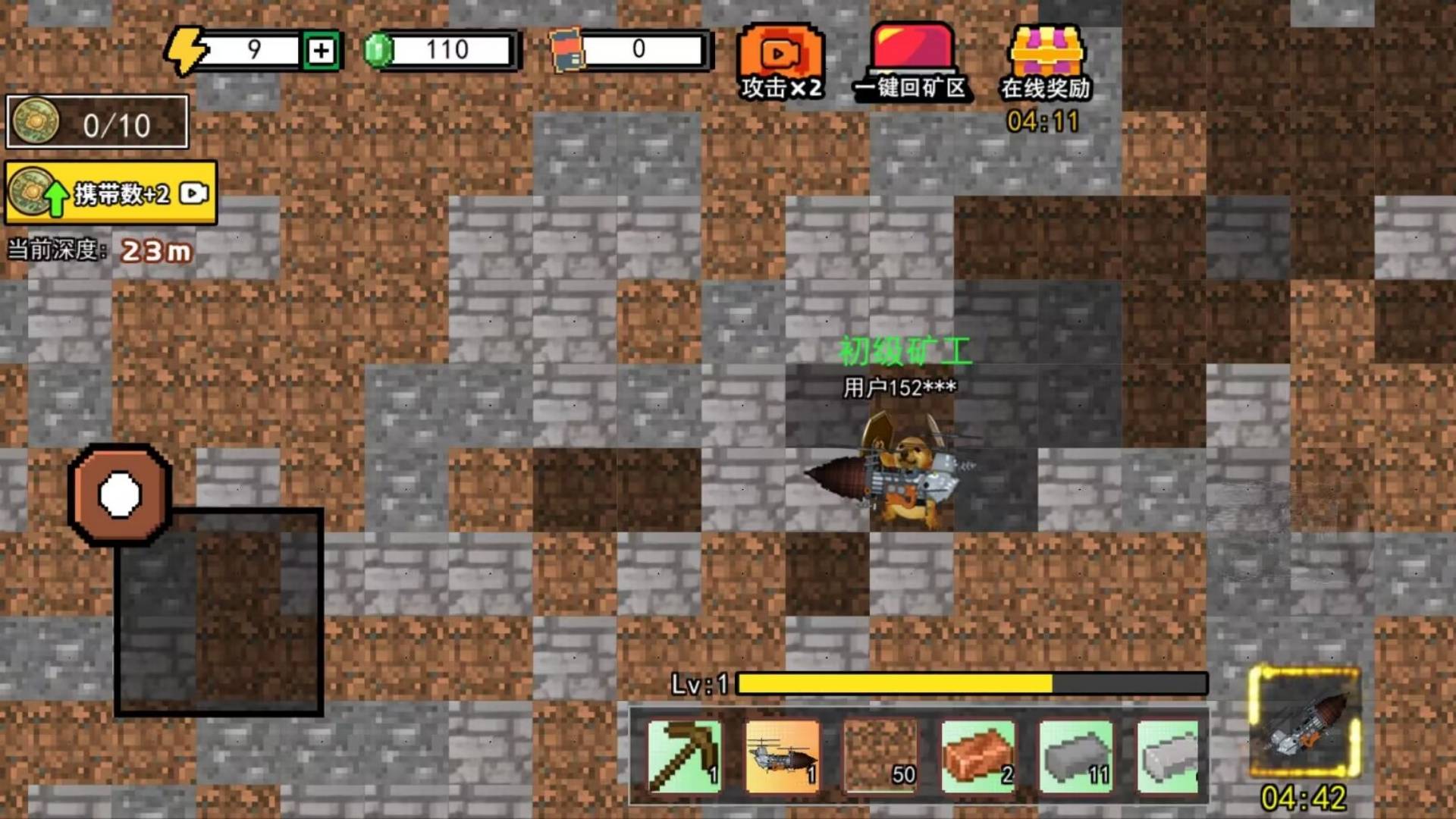Add energy with the green plus button
Screen dimensions: 1456x819
coord(321,51)
